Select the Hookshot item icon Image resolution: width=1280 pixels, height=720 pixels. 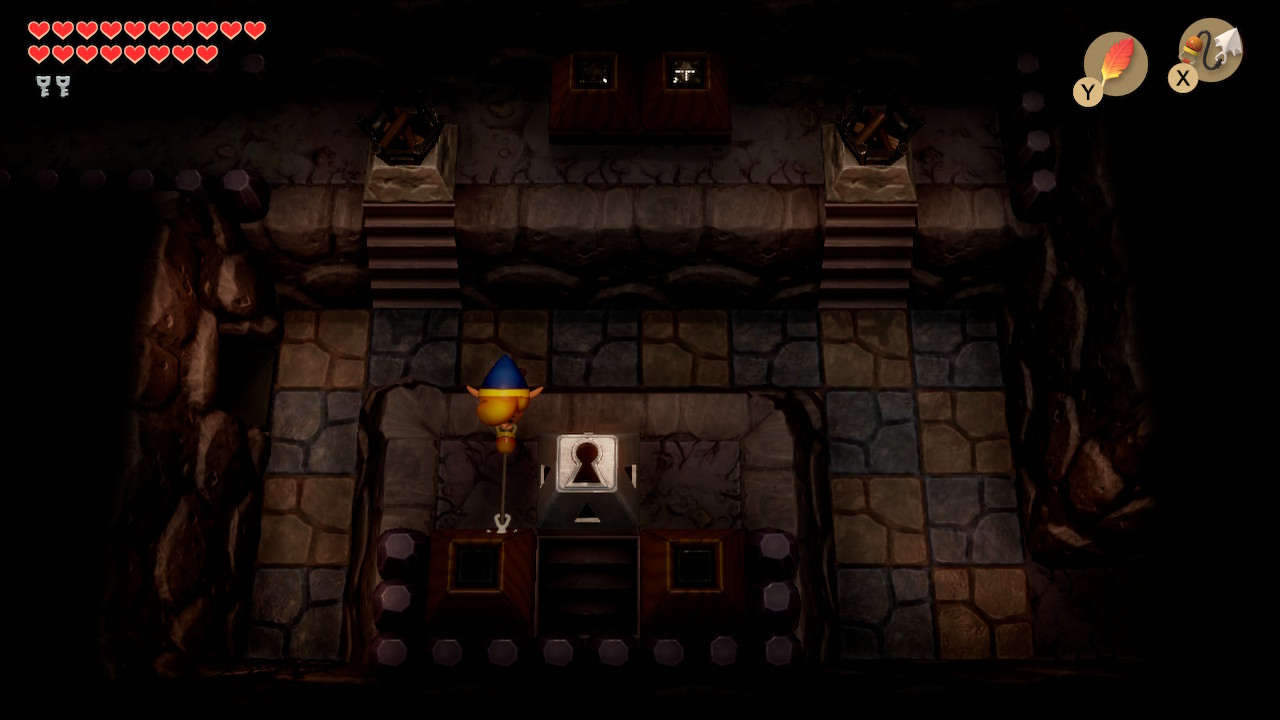click(1211, 50)
